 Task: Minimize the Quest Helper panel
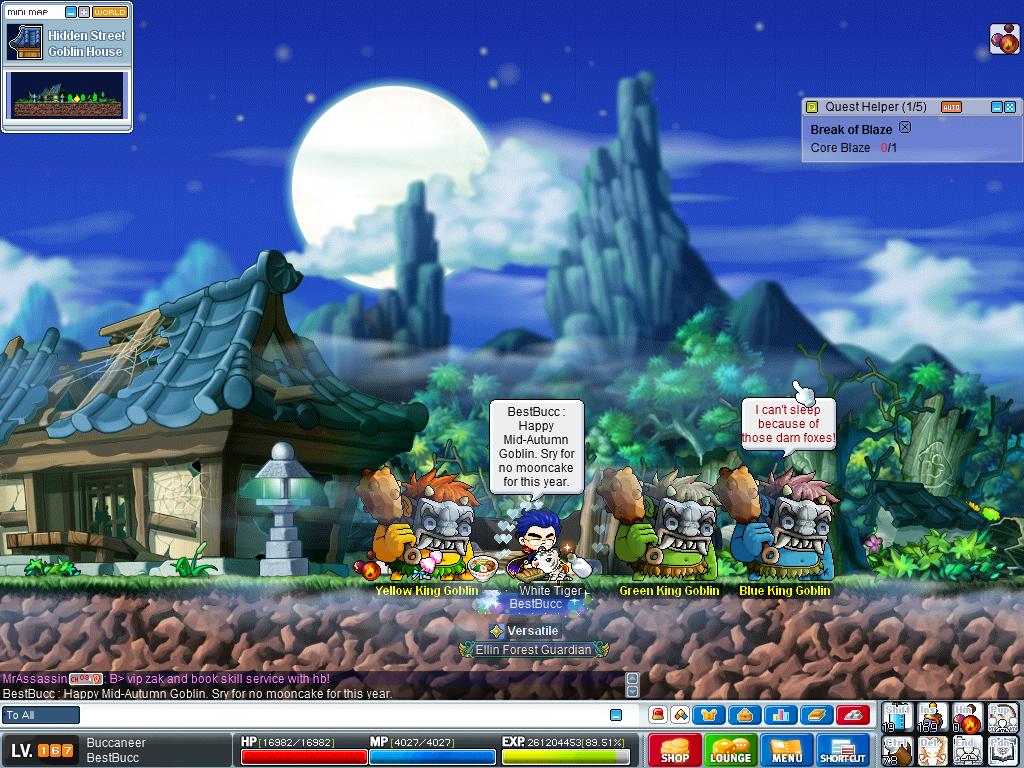click(996, 107)
